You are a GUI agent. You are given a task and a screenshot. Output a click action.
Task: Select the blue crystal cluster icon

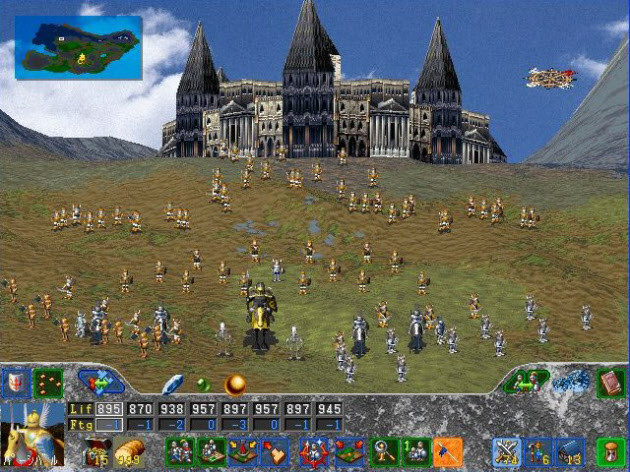(x=572, y=382)
